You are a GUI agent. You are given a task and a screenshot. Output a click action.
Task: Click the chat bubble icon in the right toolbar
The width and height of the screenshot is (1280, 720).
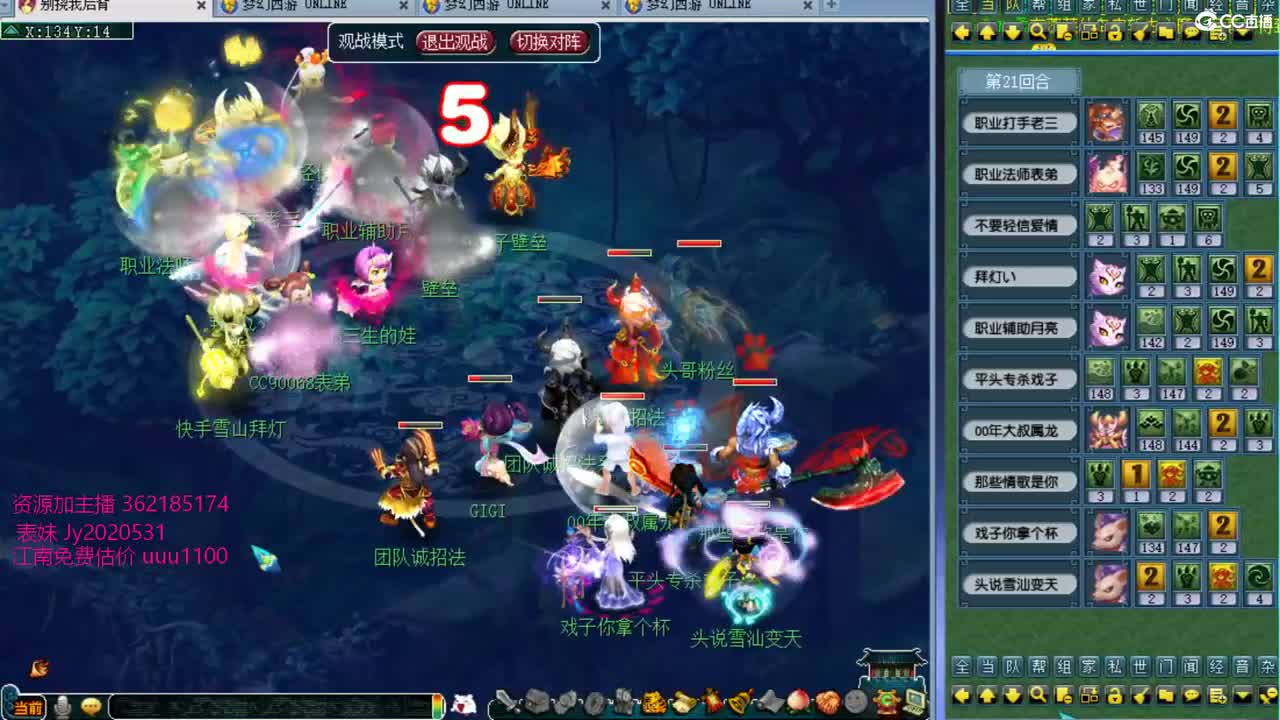tap(1191, 32)
